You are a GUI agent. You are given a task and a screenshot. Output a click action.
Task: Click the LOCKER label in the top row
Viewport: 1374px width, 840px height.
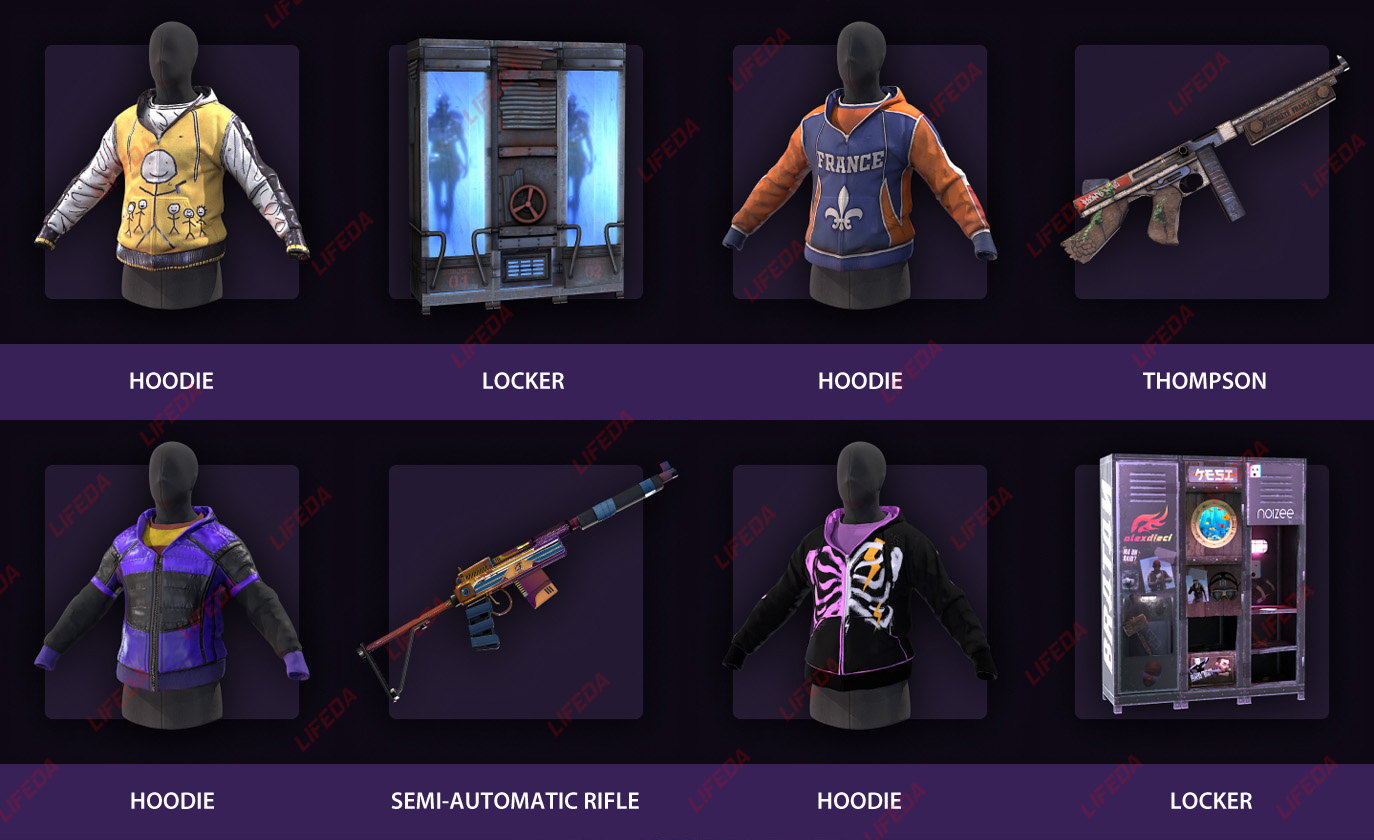click(524, 381)
